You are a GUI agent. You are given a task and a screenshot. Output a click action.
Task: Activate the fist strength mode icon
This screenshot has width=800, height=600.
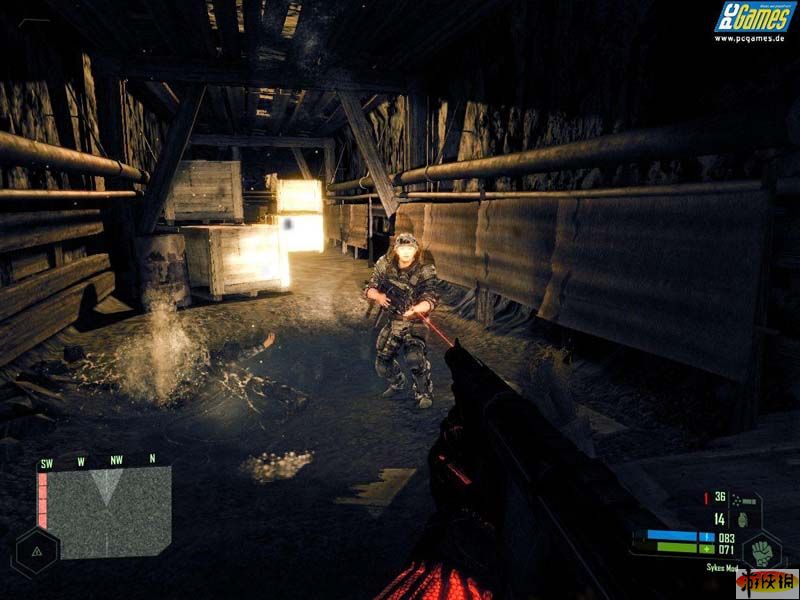[763, 549]
